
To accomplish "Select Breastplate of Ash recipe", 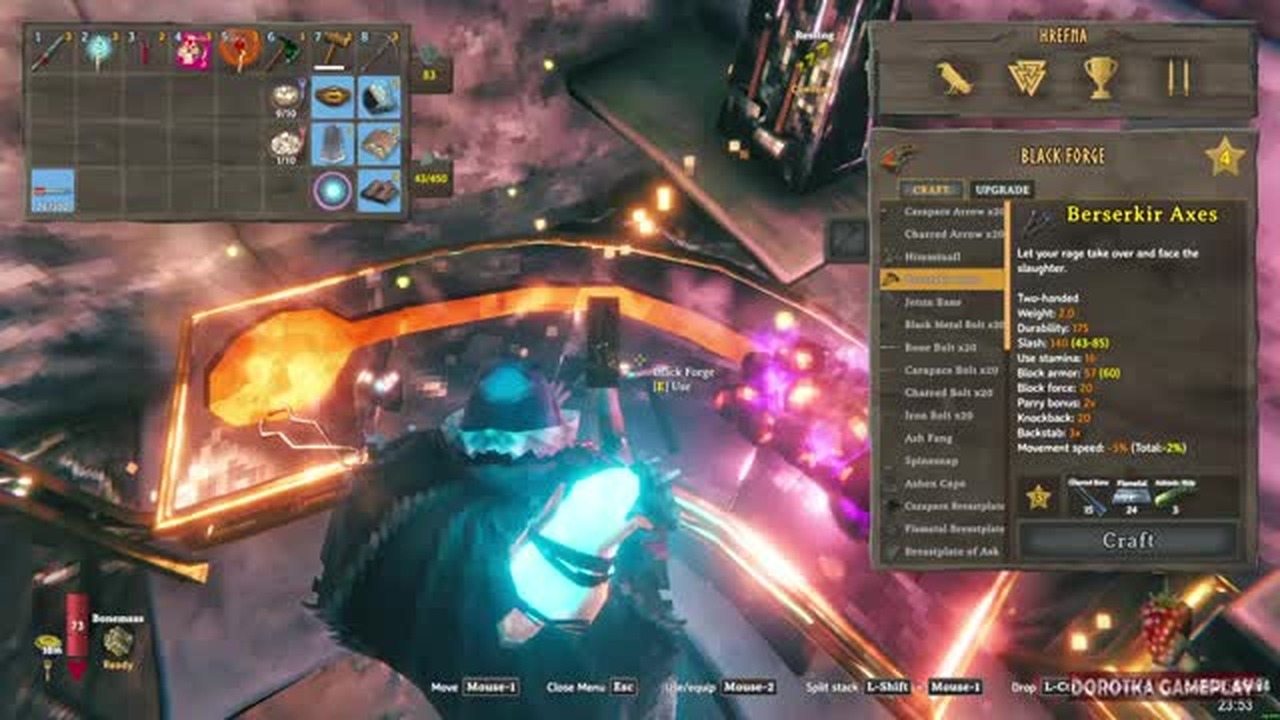I will click(951, 551).
